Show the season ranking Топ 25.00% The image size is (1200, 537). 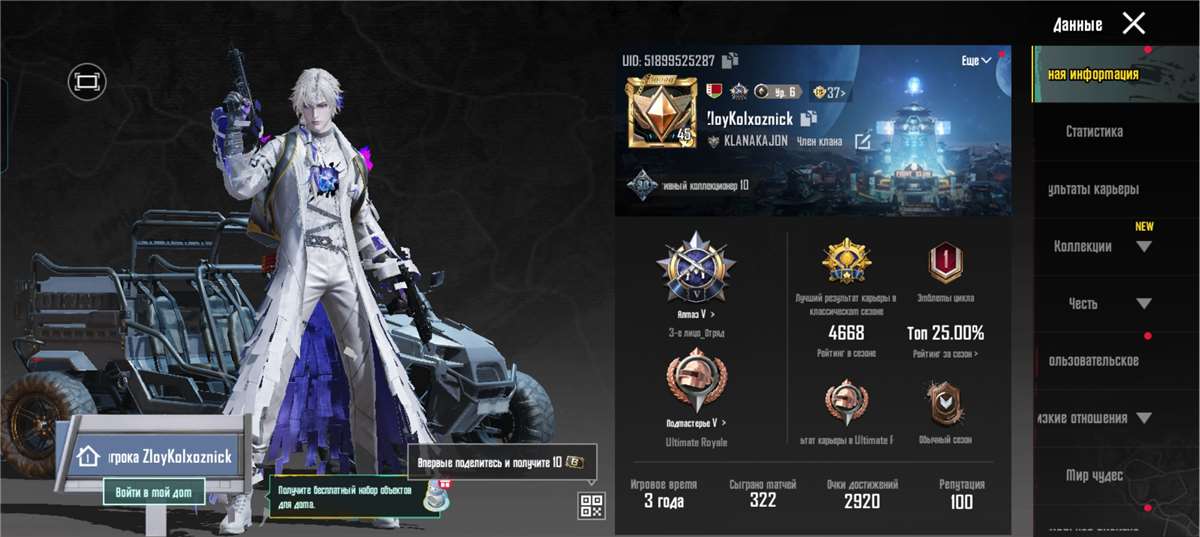[945, 333]
